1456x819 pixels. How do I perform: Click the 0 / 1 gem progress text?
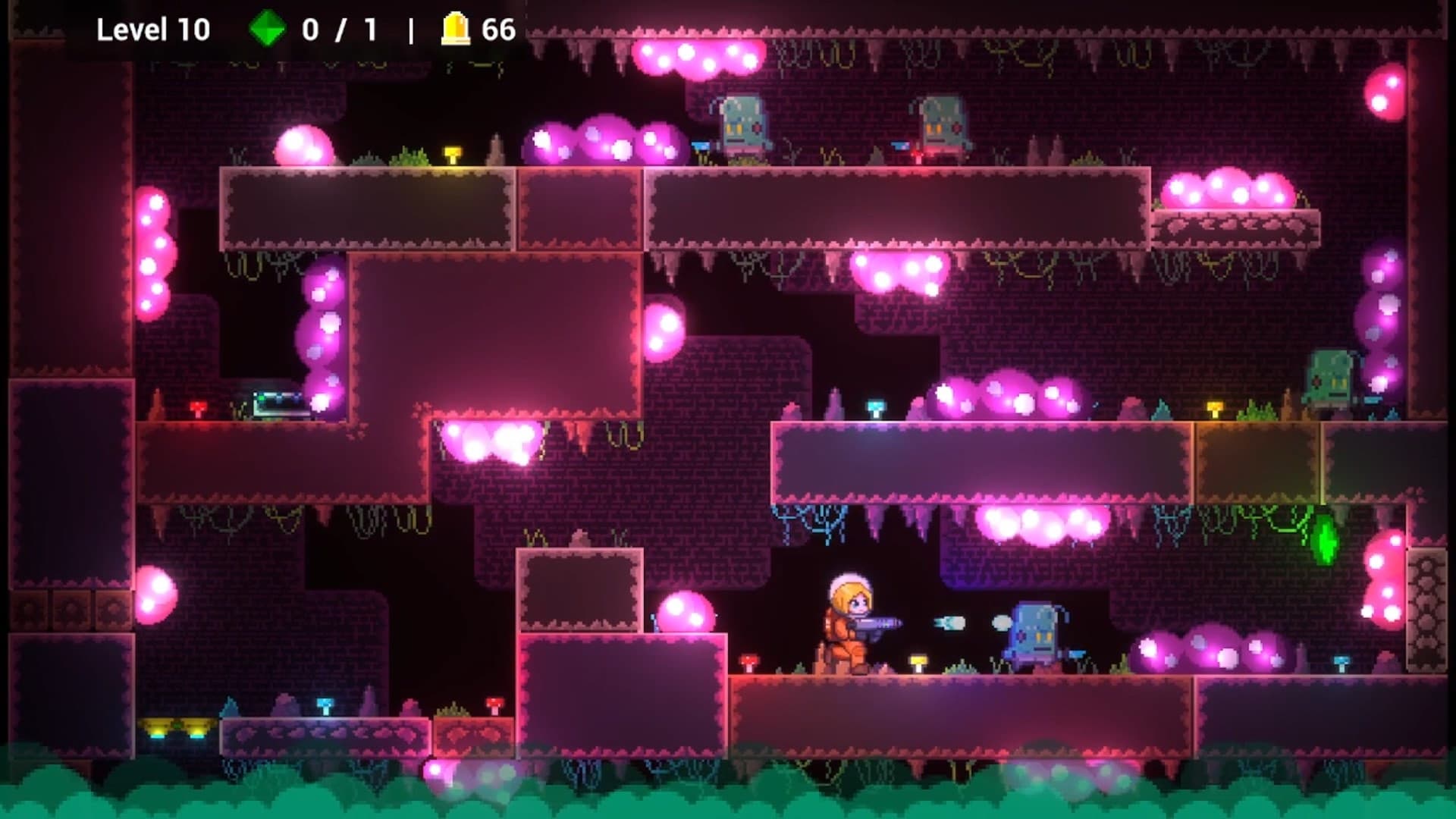(336, 30)
